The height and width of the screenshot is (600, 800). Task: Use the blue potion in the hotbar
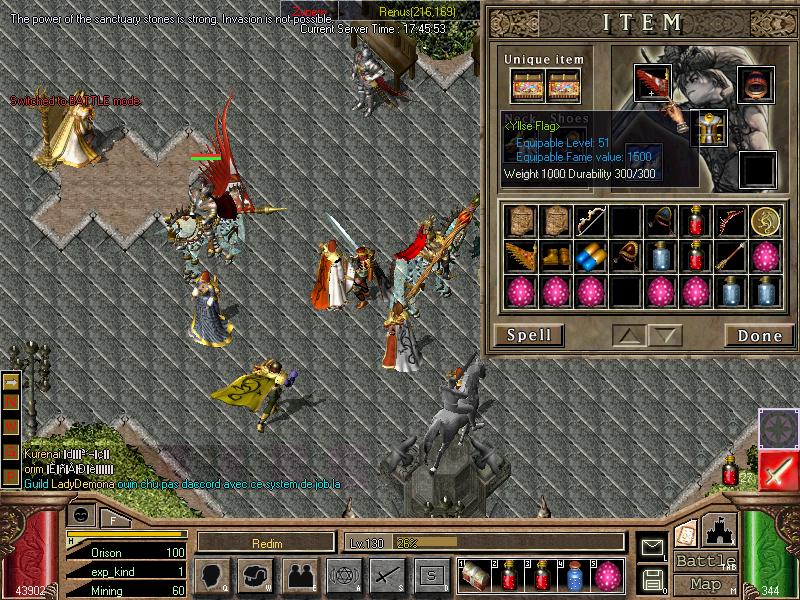tap(575, 577)
